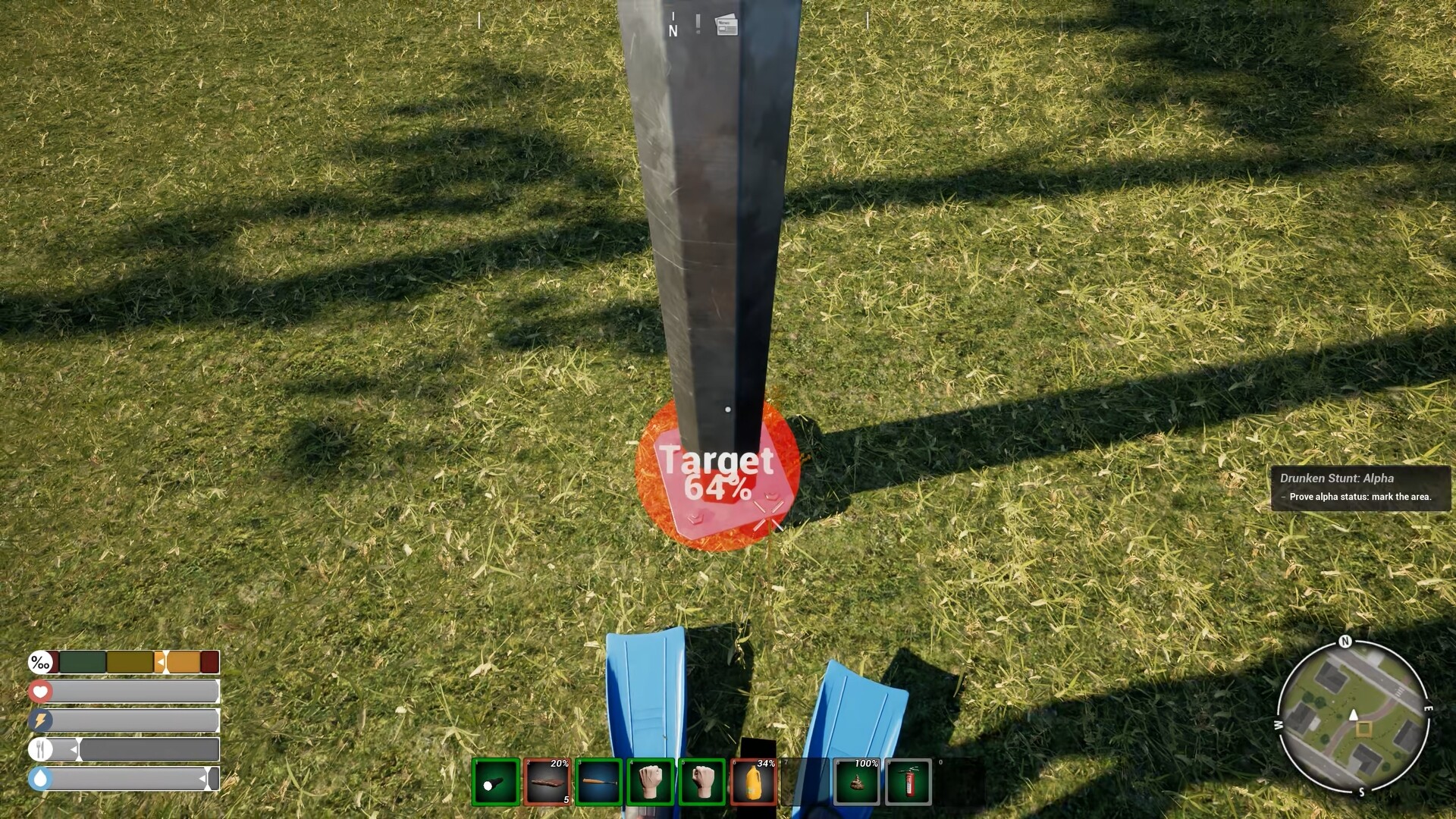Pick the brown pile item showing 100%
The image size is (1456, 819).
pyautogui.click(x=857, y=782)
